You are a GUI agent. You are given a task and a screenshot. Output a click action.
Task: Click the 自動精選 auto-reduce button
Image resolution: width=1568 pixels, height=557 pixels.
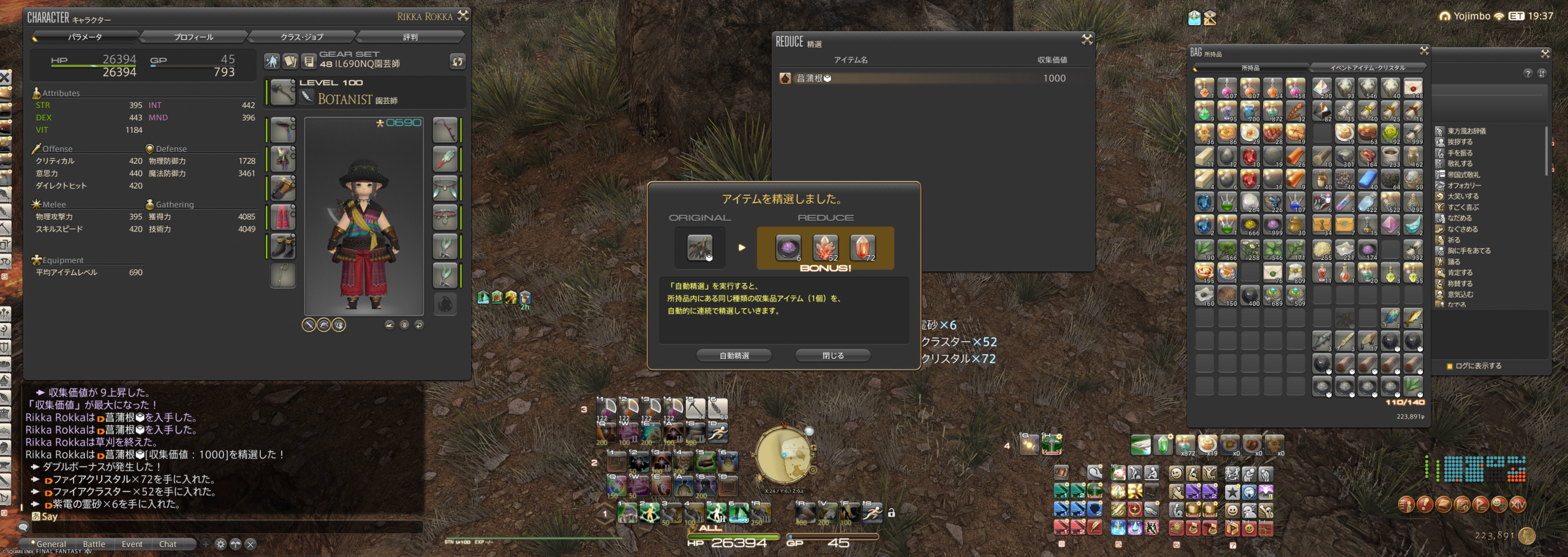734,355
